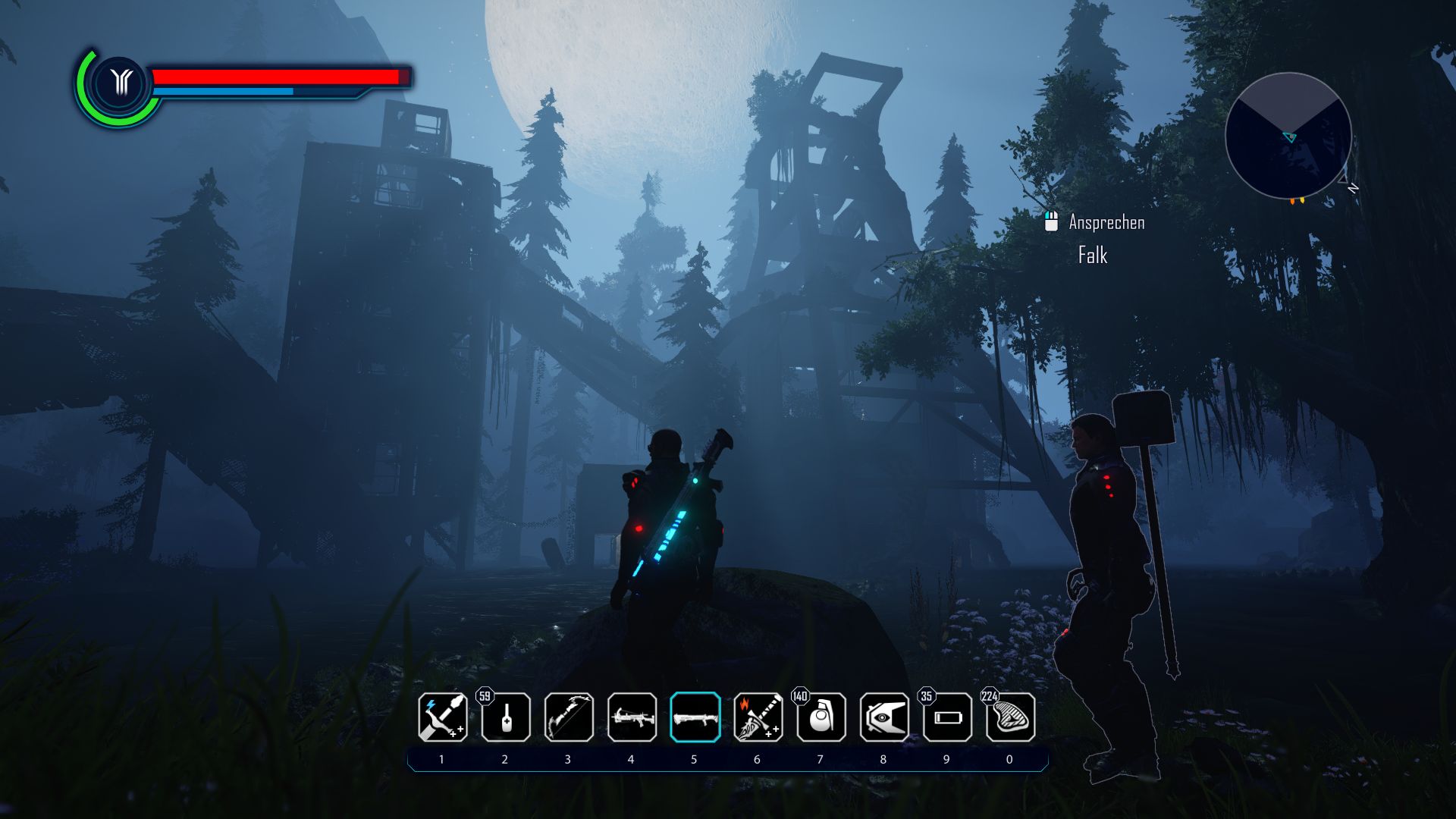Select the rifle in the hotbar
This screenshot has height=819, width=1456.
click(x=632, y=717)
